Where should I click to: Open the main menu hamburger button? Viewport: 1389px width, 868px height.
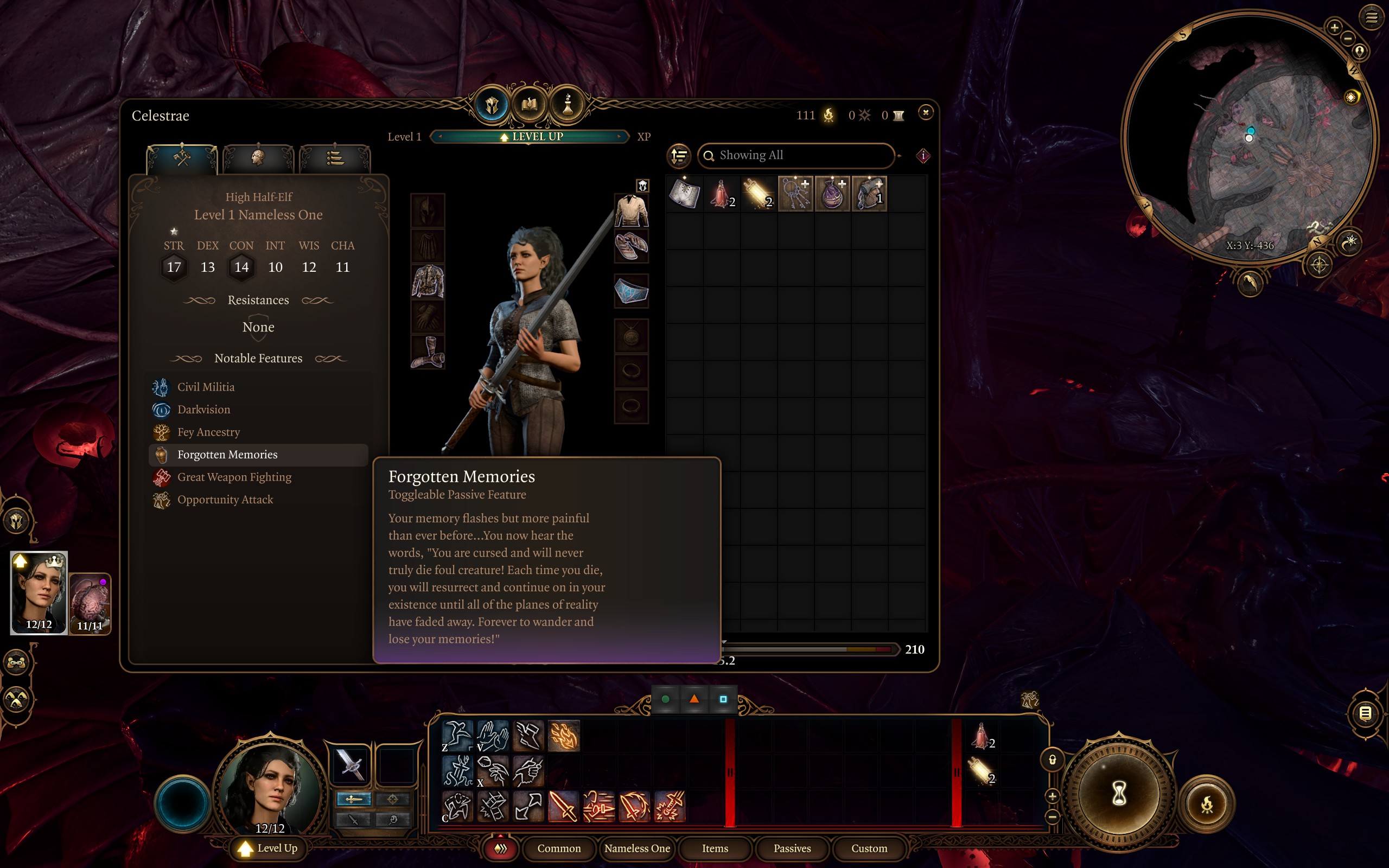[1371, 17]
